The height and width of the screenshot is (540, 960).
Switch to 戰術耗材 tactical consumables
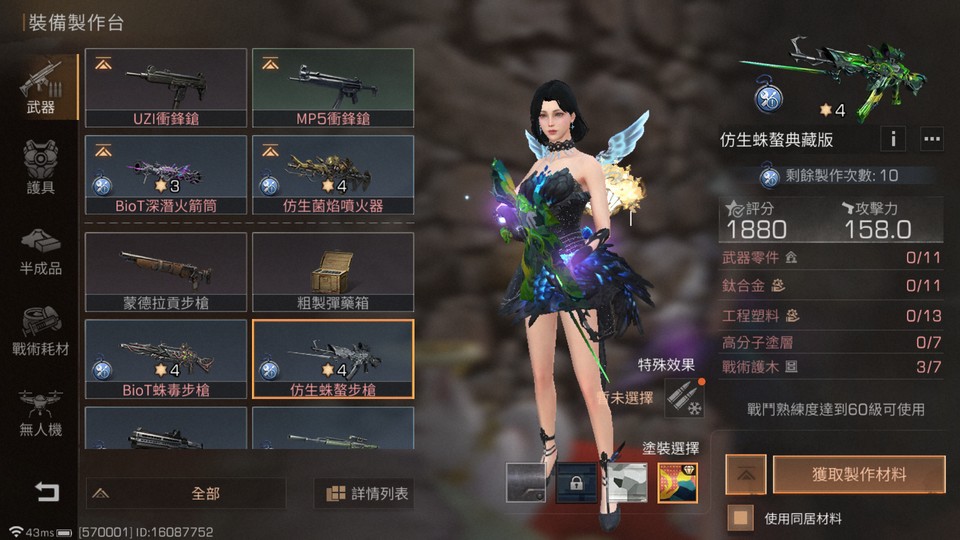(x=40, y=334)
